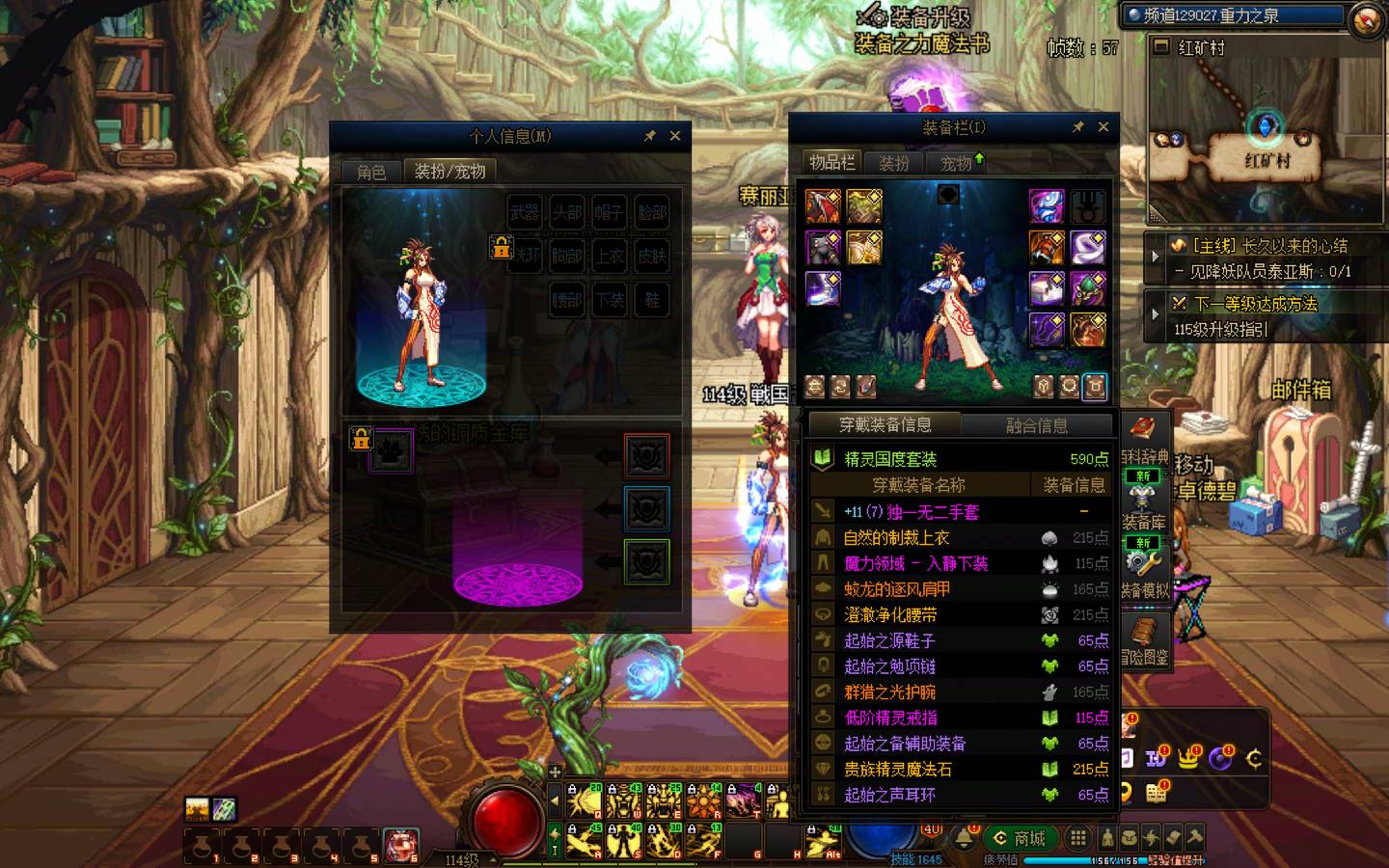1389x868 pixels.
Task: Open the 精灵国度套装 set entry
Action: (890, 459)
